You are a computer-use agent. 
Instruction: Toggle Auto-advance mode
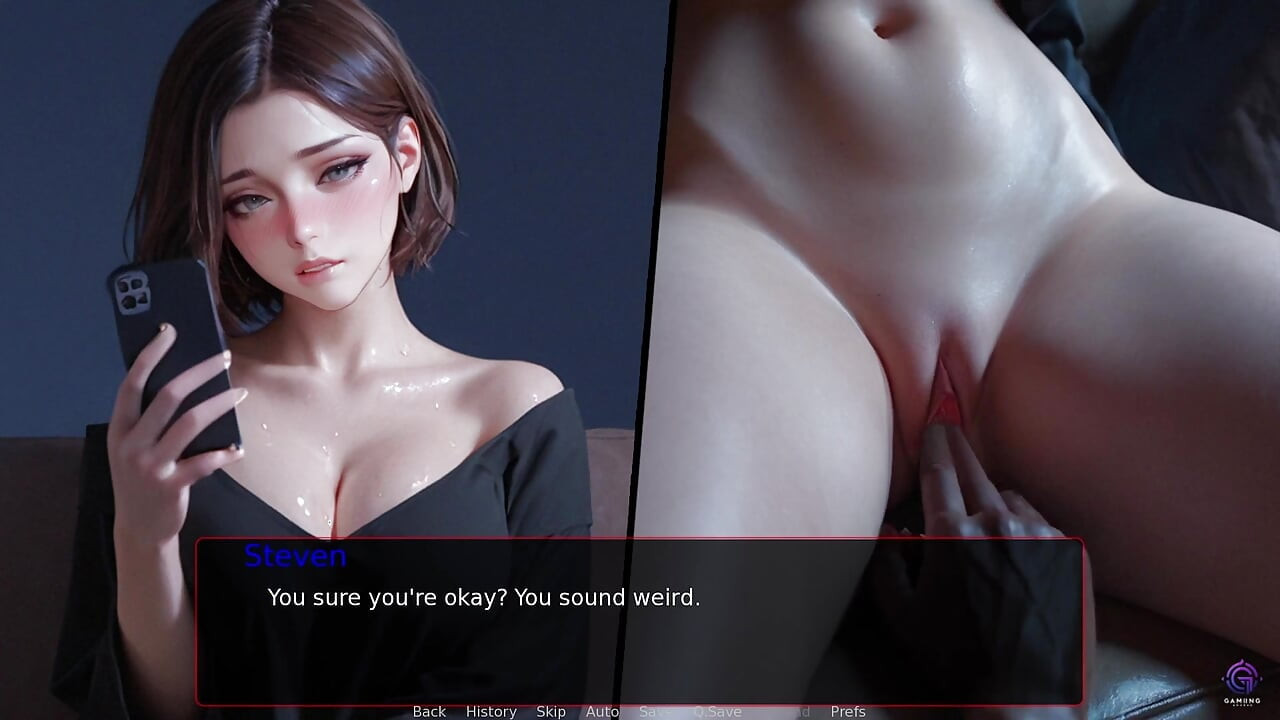(602, 711)
